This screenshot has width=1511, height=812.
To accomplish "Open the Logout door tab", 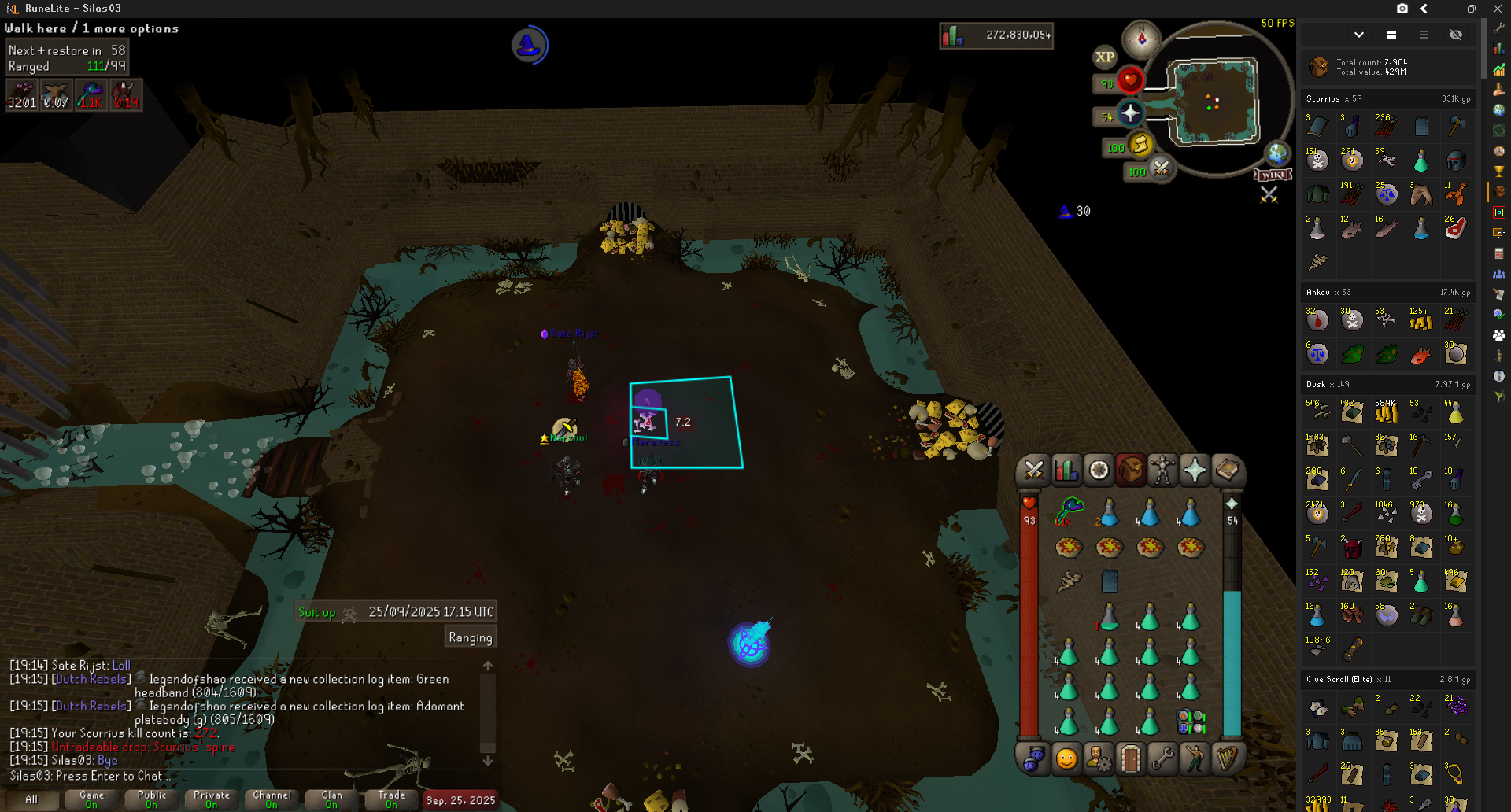I will 1130,758.
